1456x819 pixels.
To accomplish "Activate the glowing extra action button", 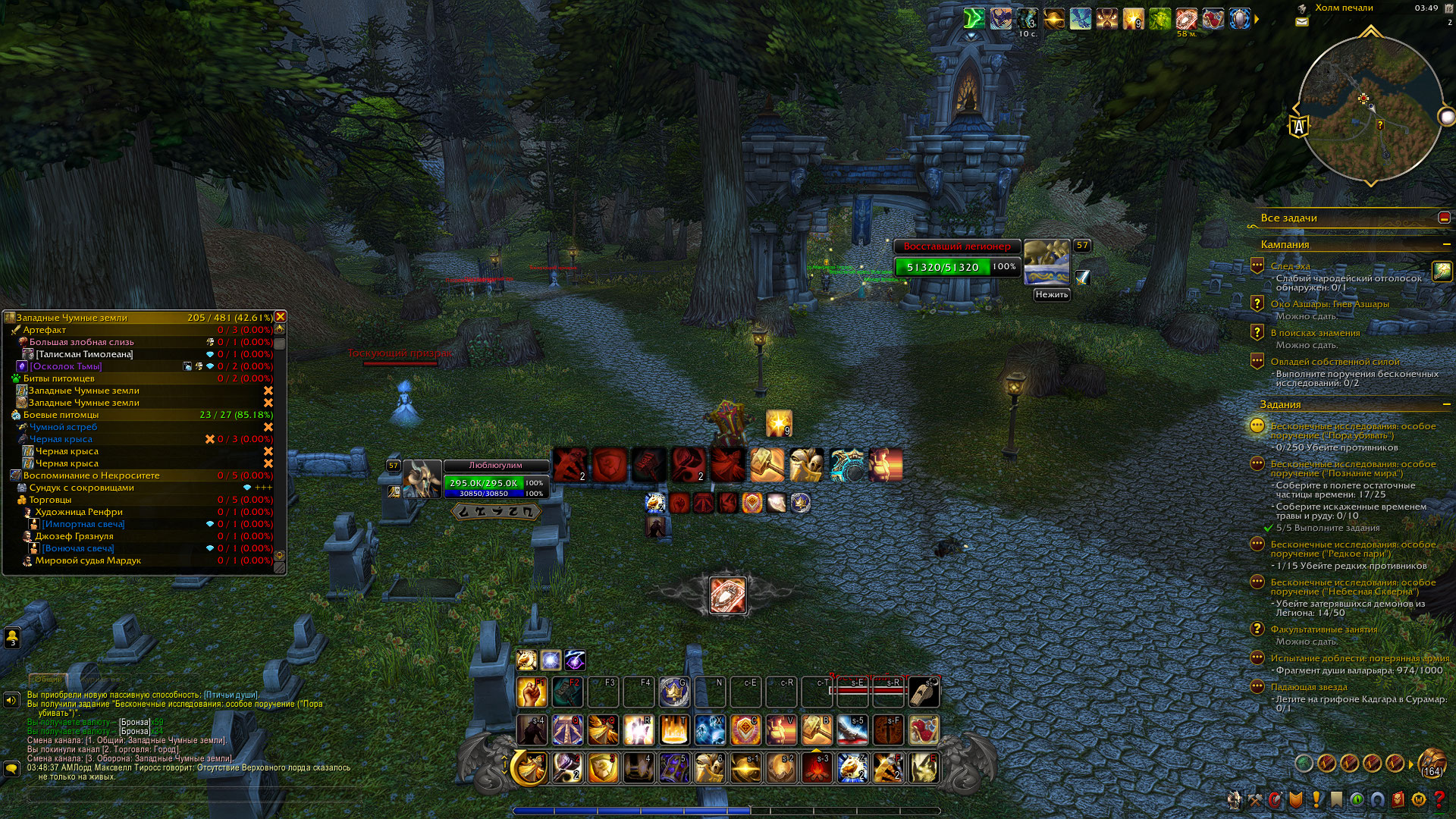I will pos(727,595).
